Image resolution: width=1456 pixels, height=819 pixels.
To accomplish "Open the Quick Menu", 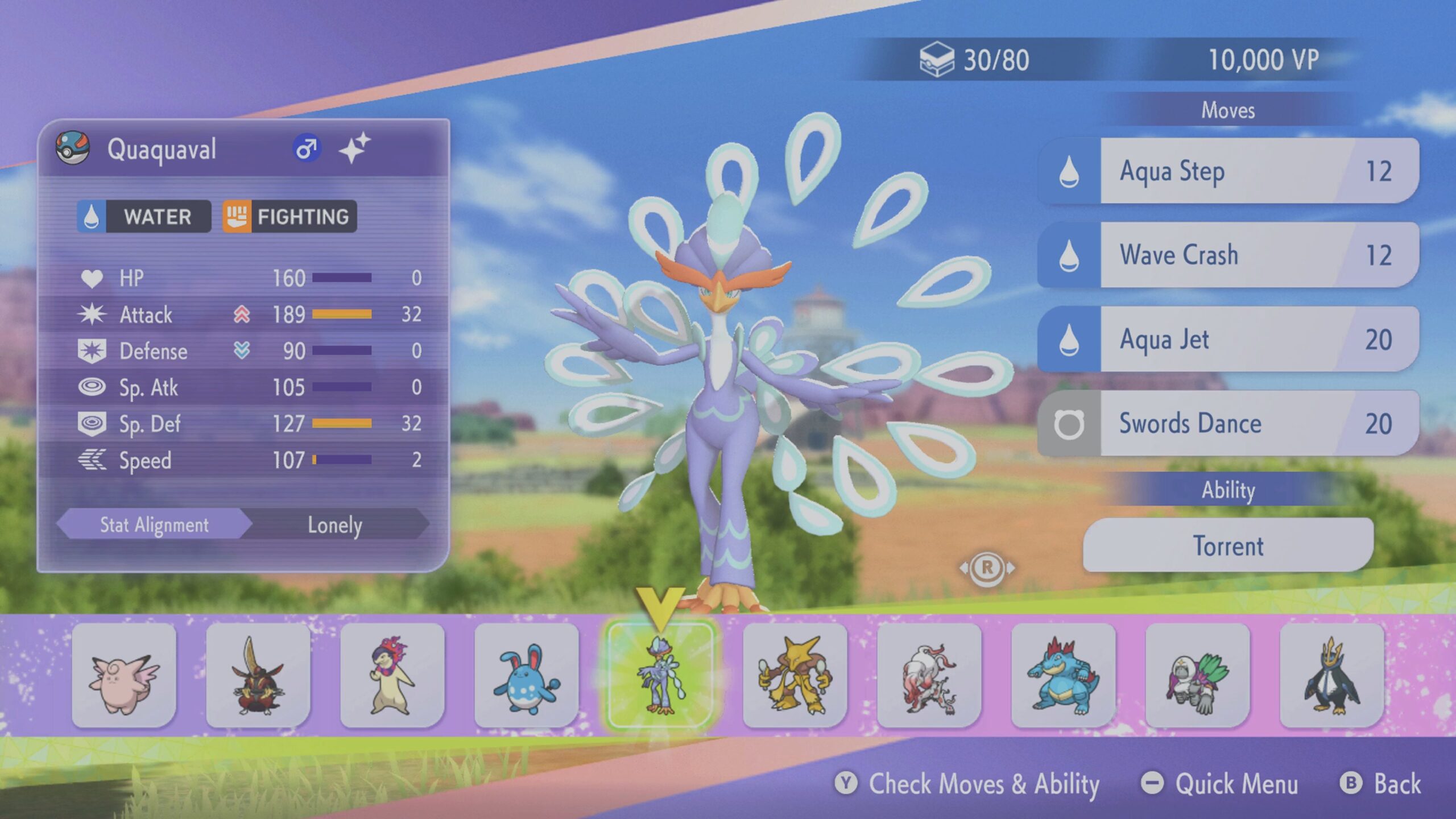I will [1221, 784].
